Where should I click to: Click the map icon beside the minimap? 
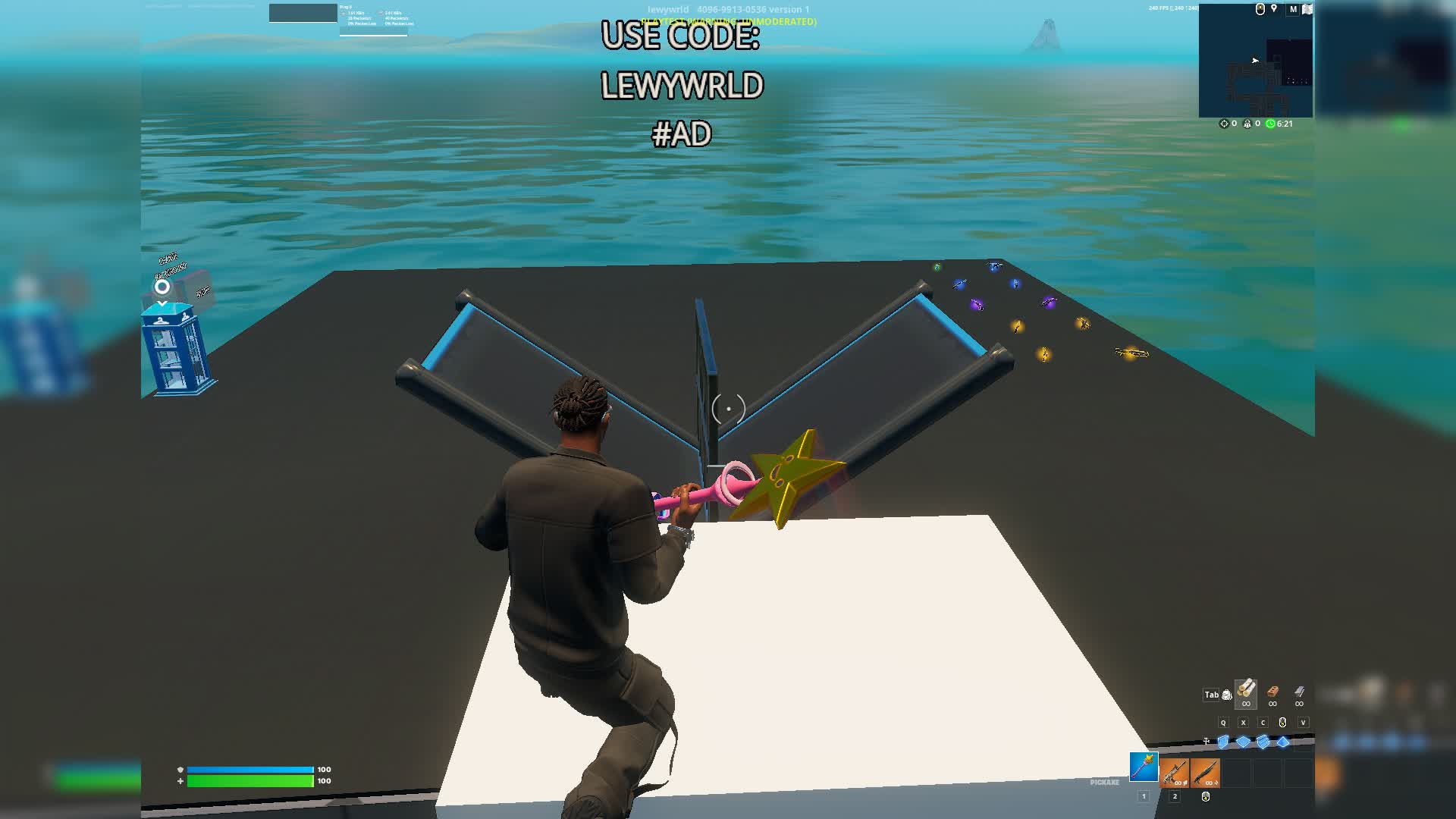[x=1307, y=9]
